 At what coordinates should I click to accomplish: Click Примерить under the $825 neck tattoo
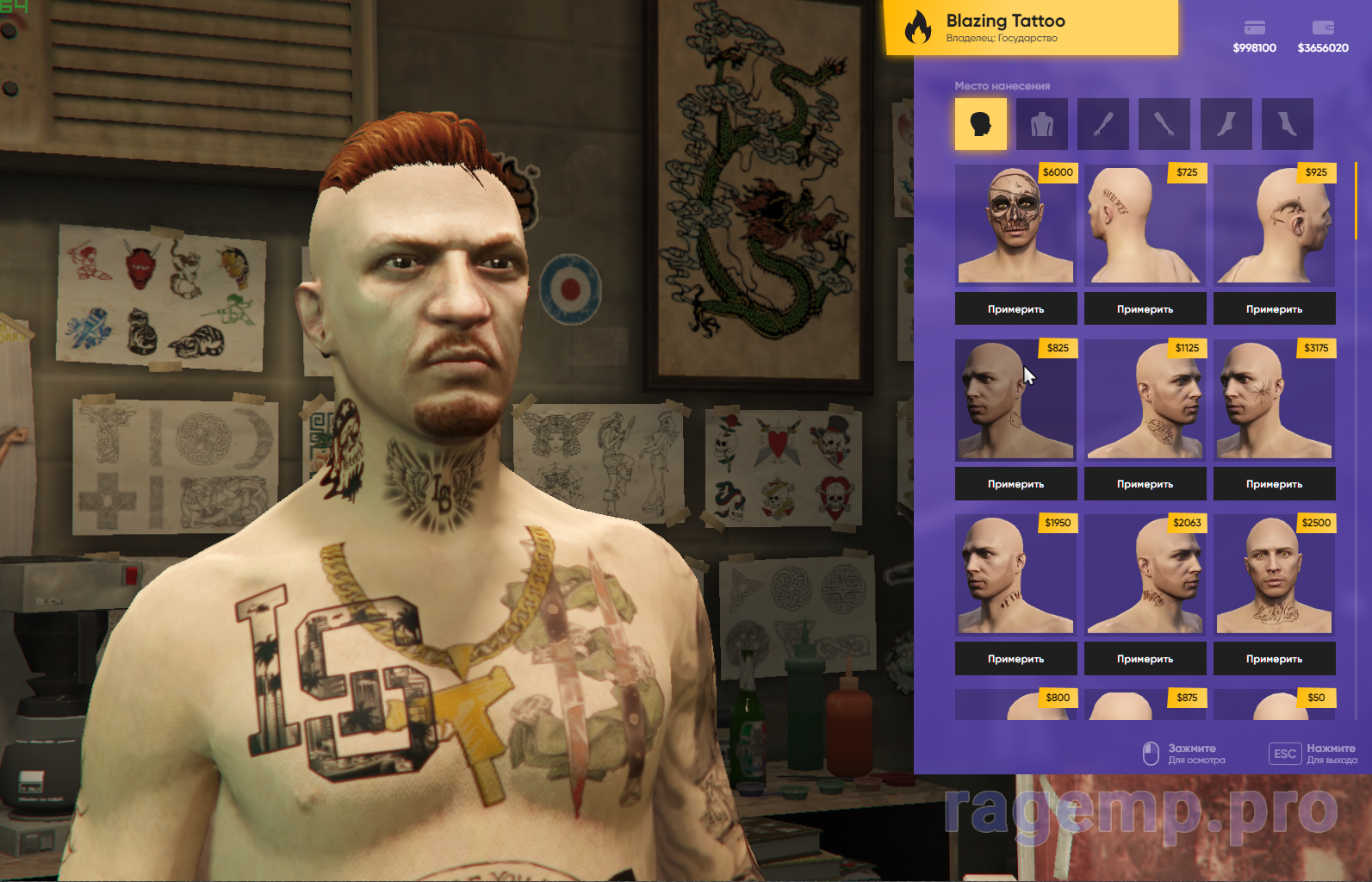pyautogui.click(x=1015, y=484)
